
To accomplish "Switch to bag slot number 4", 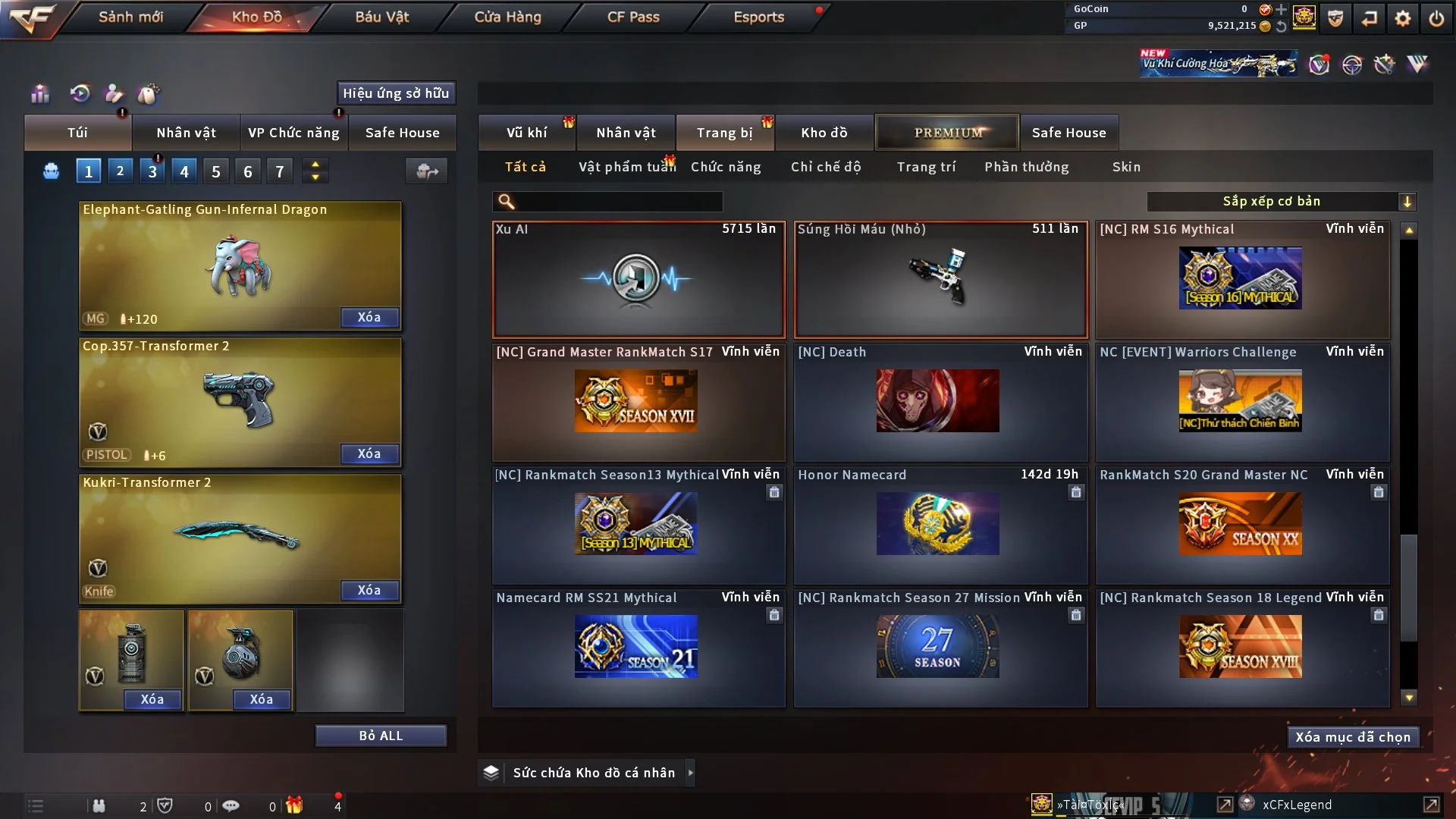I will (184, 171).
